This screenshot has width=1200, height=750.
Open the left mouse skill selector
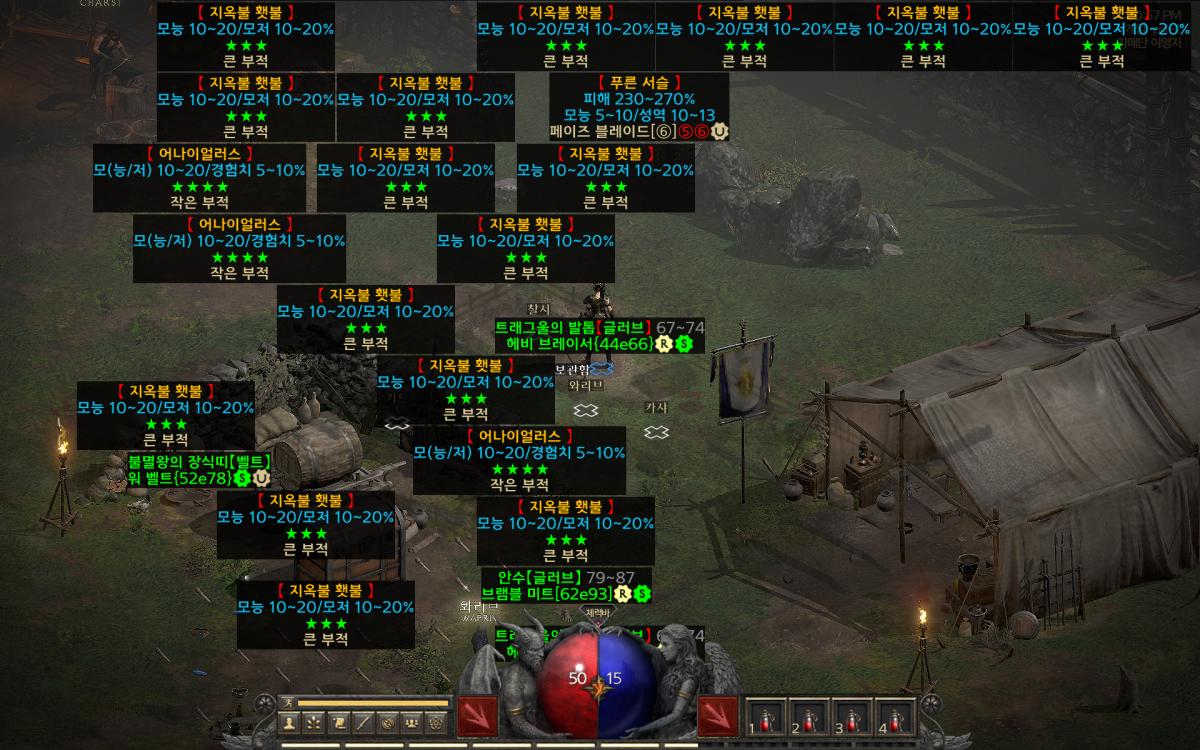coord(477,716)
